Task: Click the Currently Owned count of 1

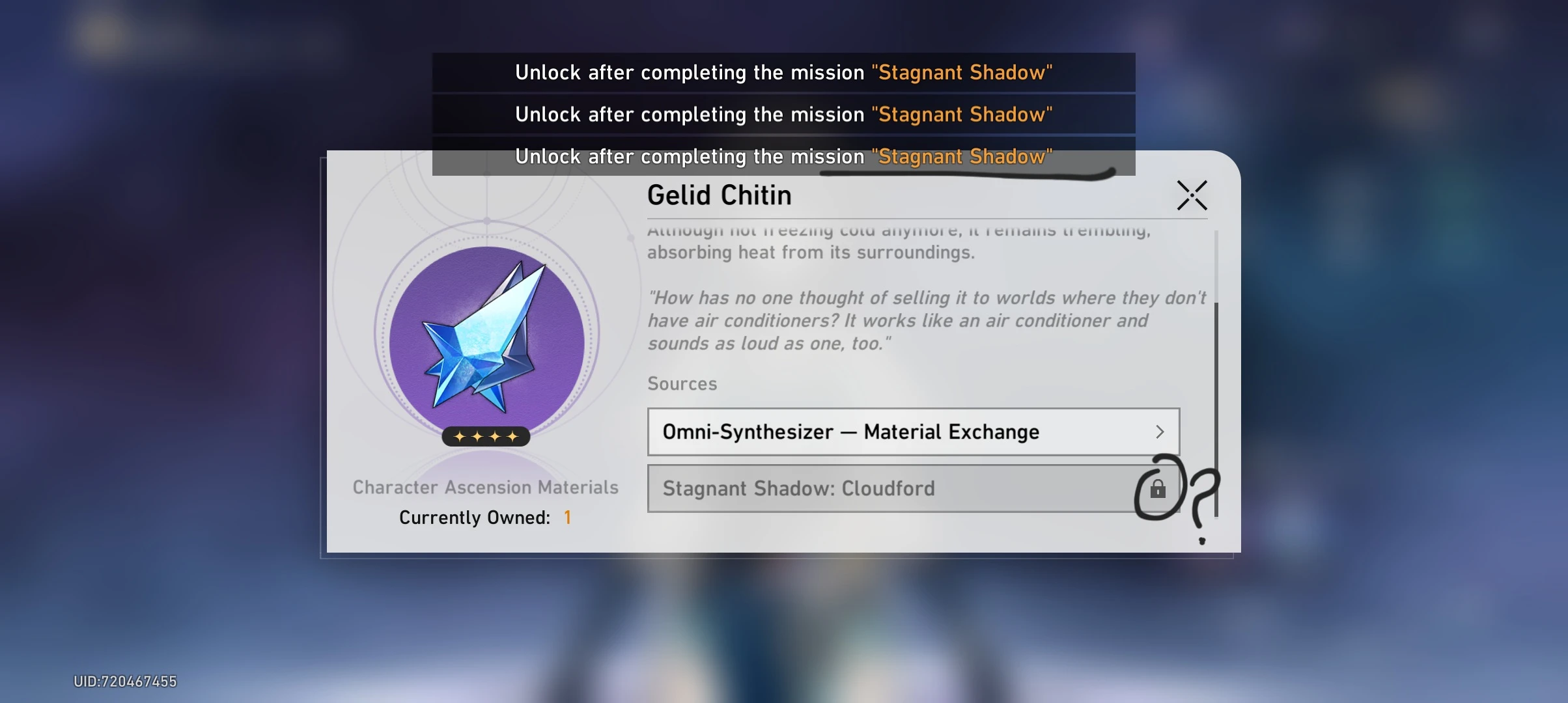Action: pyautogui.click(x=567, y=517)
